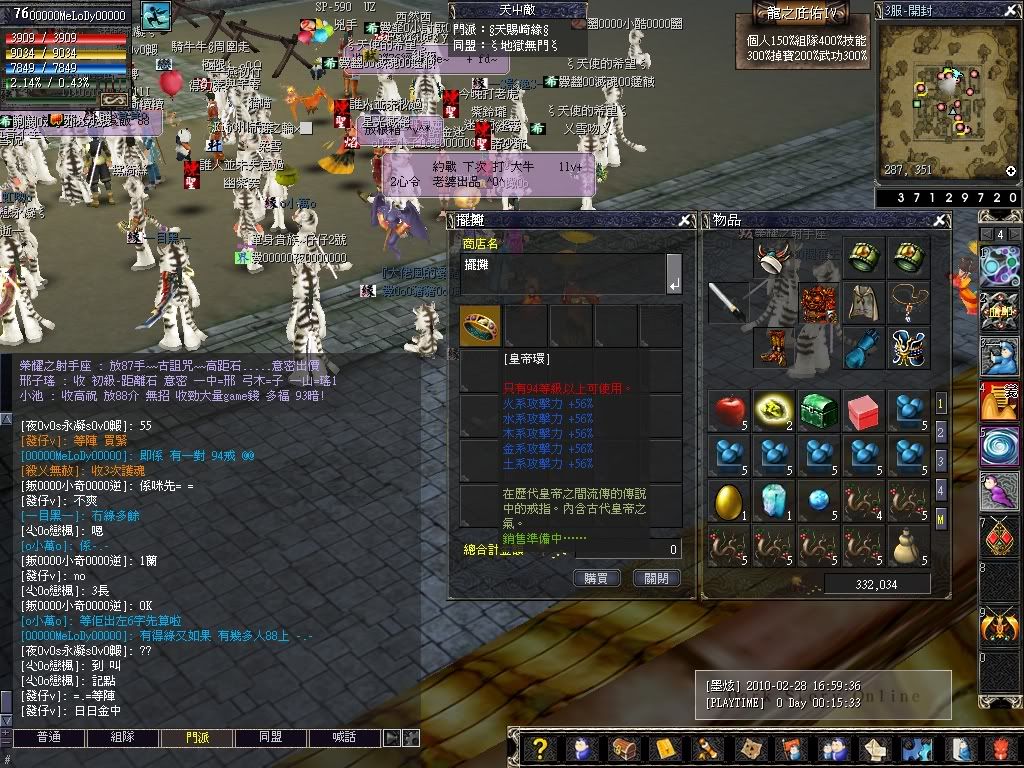1024x768 pixels.
Task: Switch chat channel to 同盟 (alliance)
Action: (x=270, y=738)
